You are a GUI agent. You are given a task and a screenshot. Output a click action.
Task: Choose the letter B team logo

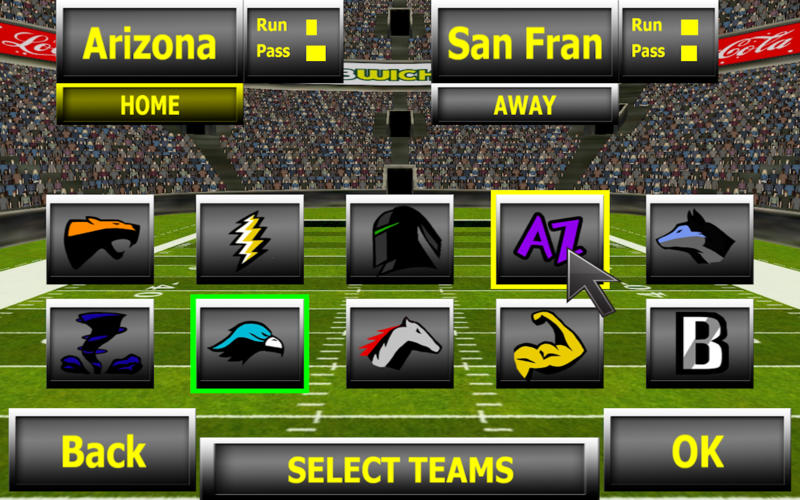tap(699, 344)
